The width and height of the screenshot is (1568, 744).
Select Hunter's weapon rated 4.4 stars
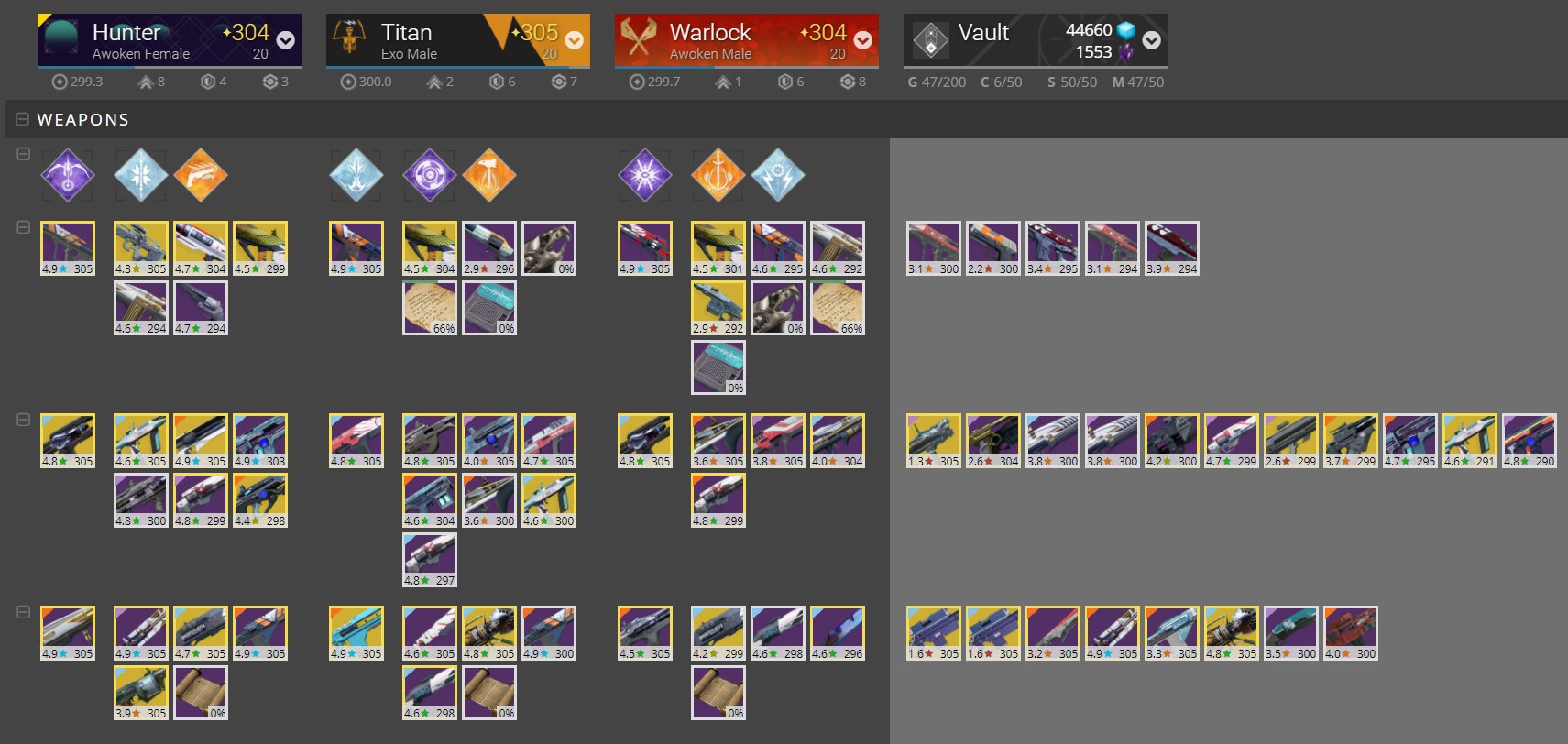[260, 499]
